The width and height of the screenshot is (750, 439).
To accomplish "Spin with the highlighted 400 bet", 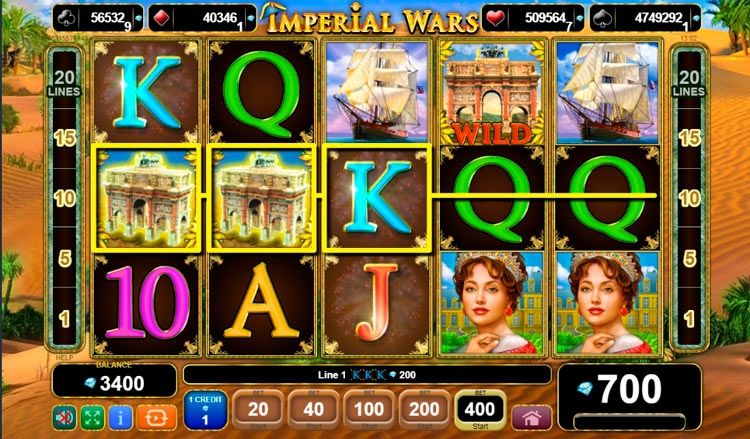I will 479,411.
